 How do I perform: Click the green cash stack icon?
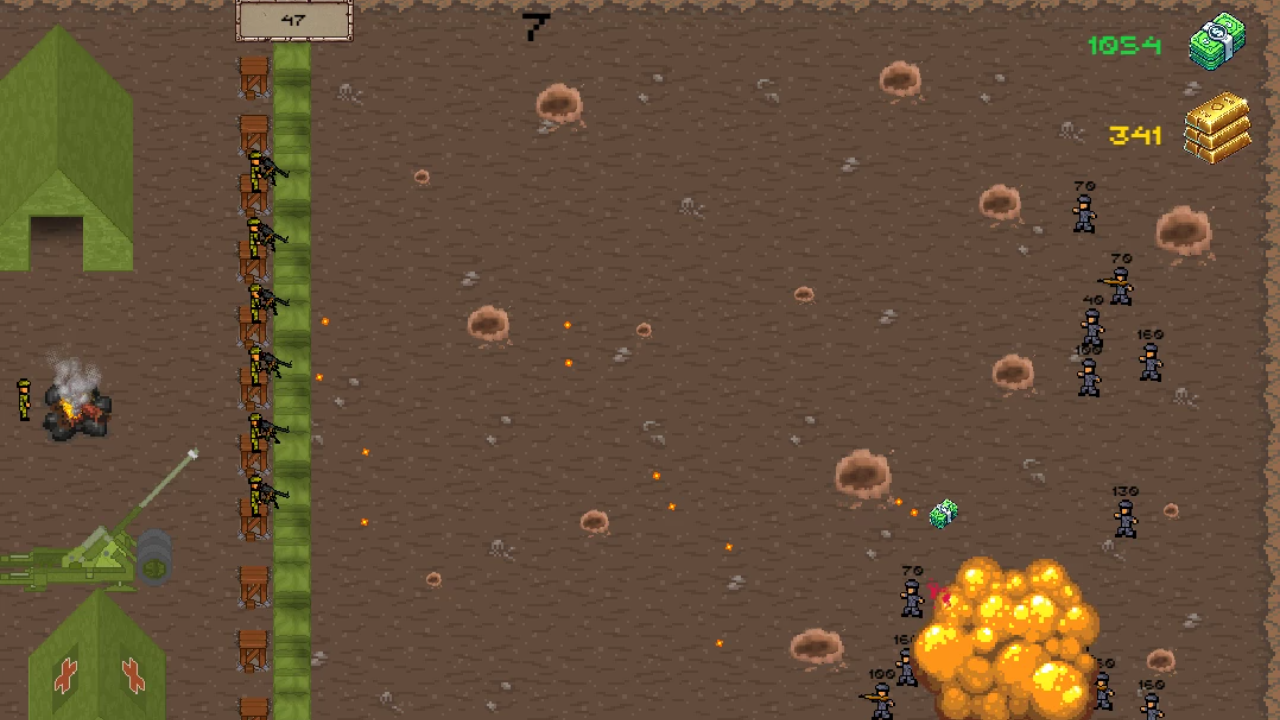coord(1215,42)
